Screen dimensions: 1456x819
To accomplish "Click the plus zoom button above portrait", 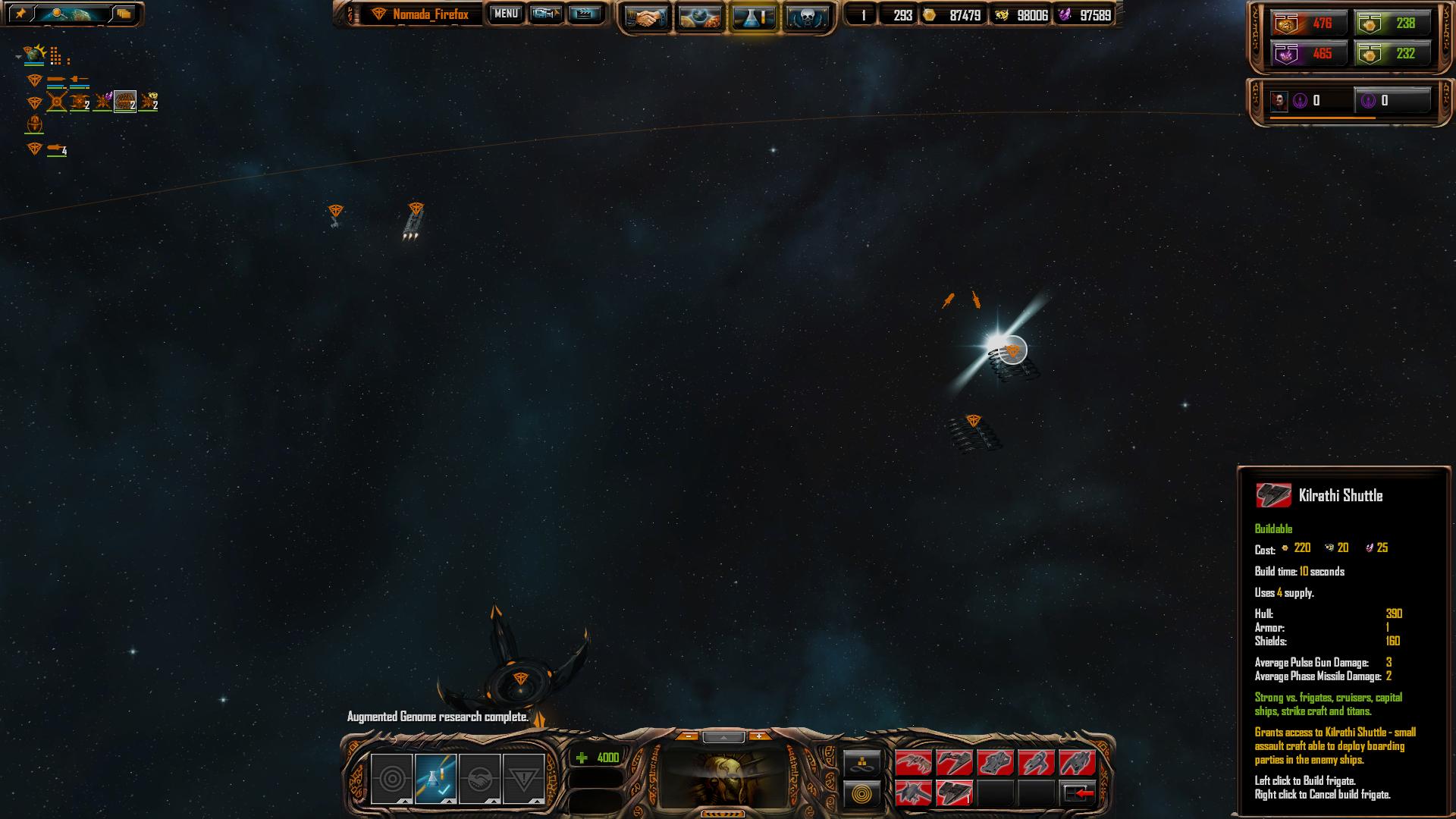I will (x=758, y=736).
